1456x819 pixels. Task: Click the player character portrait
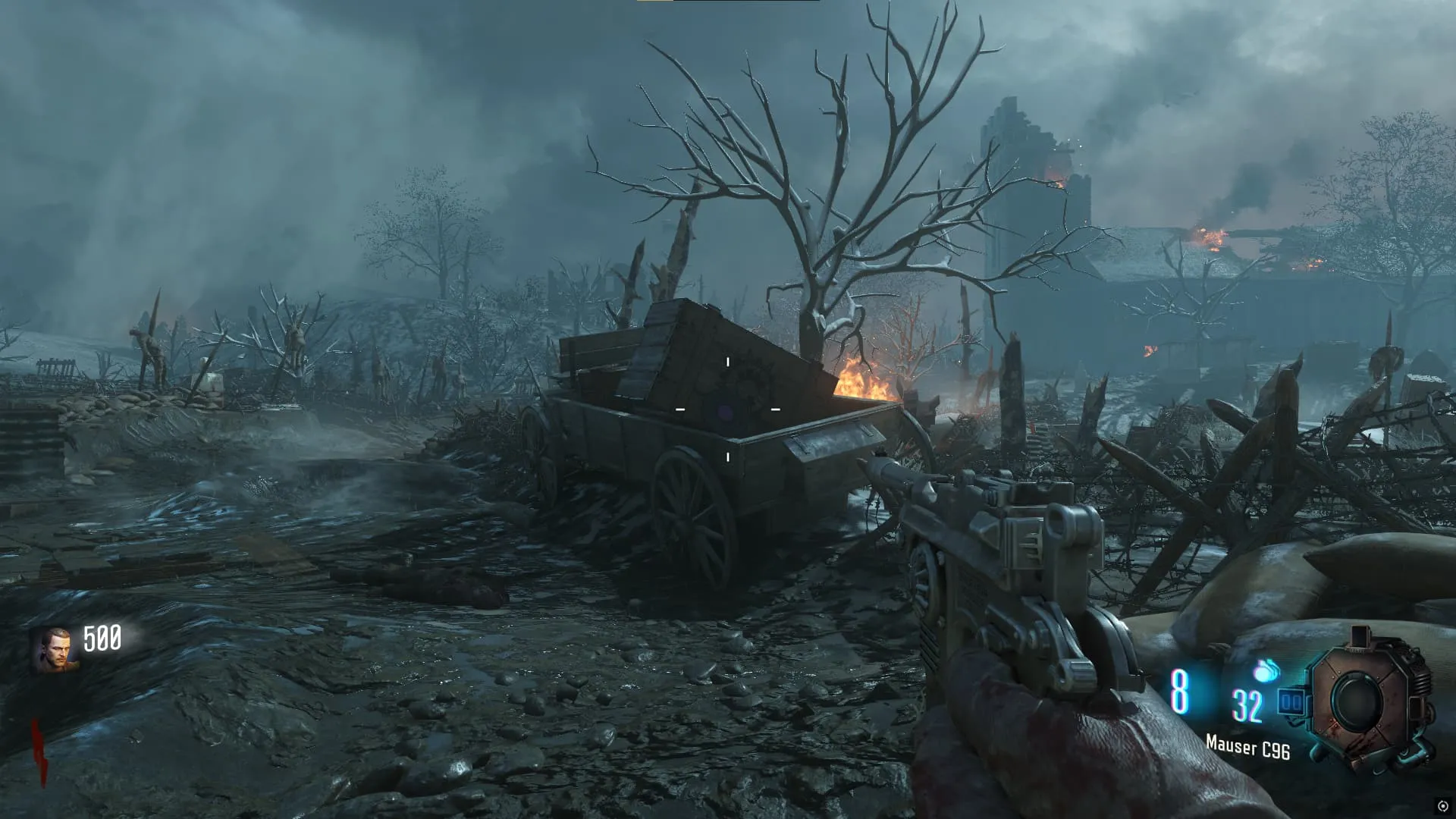(x=54, y=650)
